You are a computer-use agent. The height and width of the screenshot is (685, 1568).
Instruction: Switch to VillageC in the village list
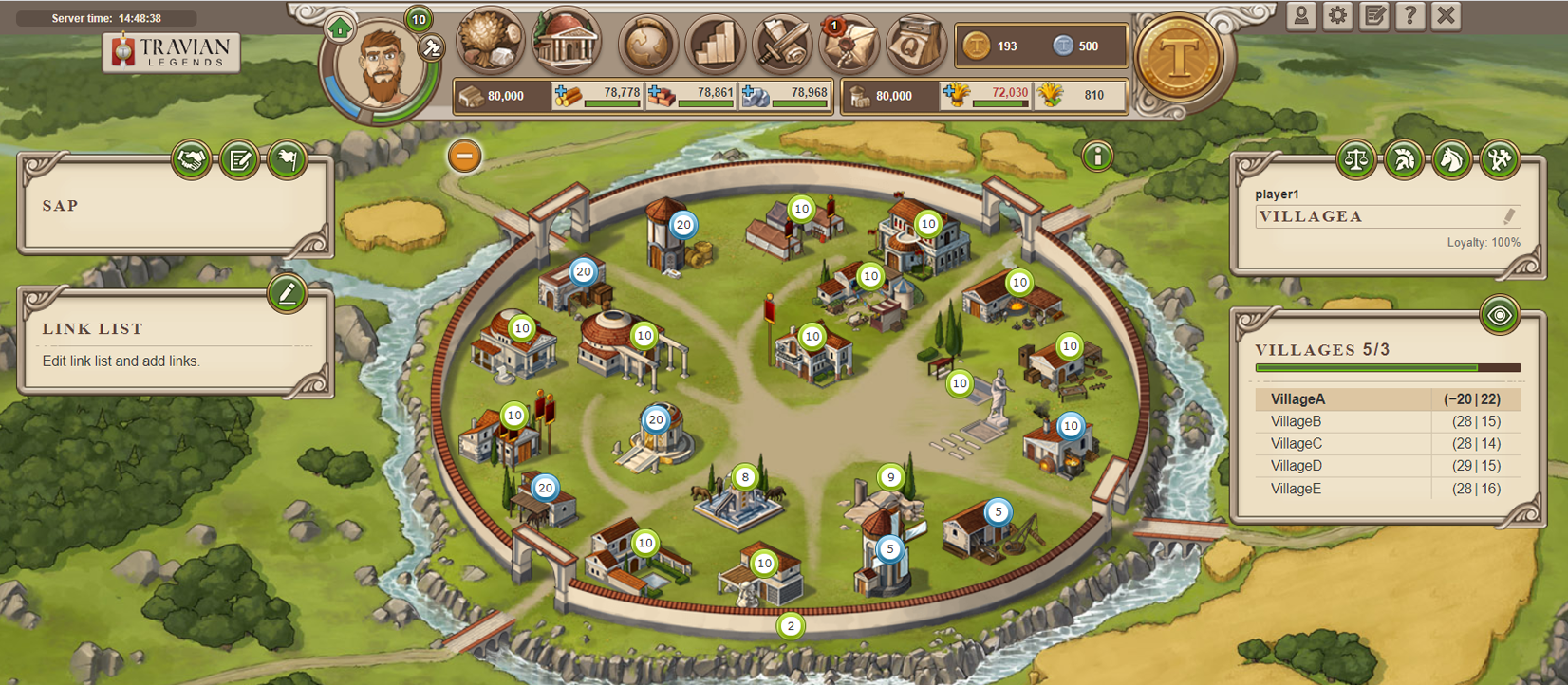[x=1297, y=443]
